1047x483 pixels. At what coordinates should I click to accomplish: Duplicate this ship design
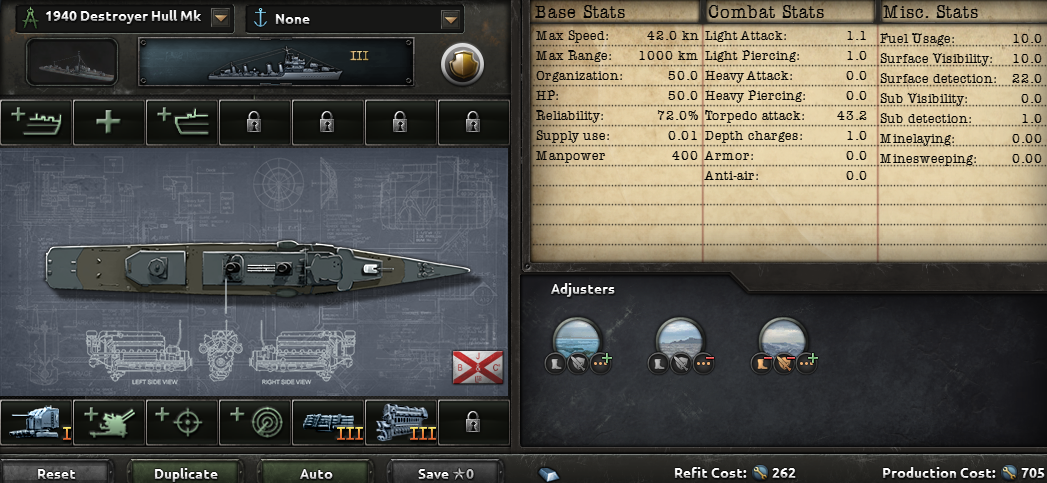(x=185, y=473)
